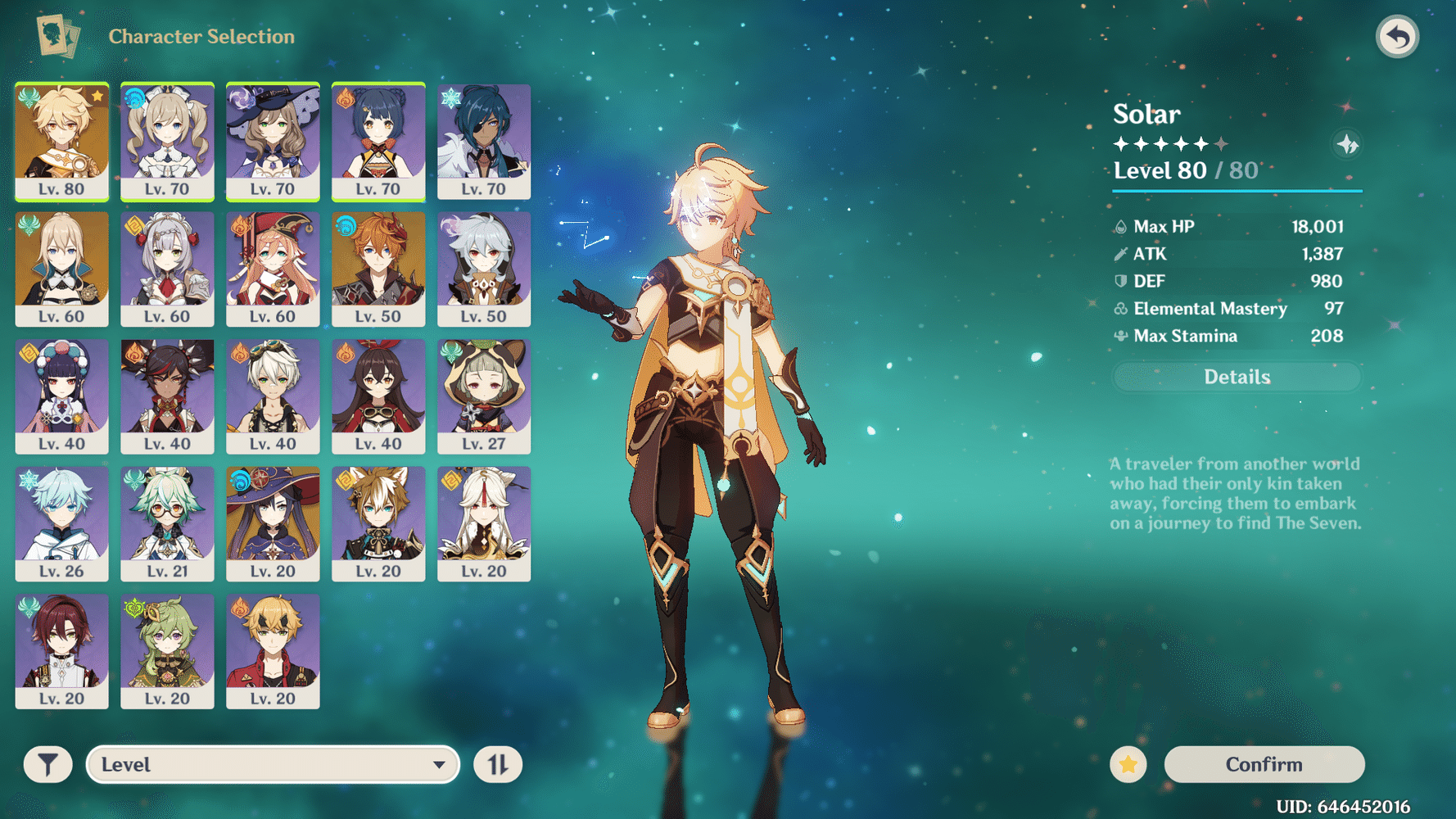Click the ascension sparkle icon beside stars
The width and height of the screenshot is (1456, 819).
pos(1347,145)
